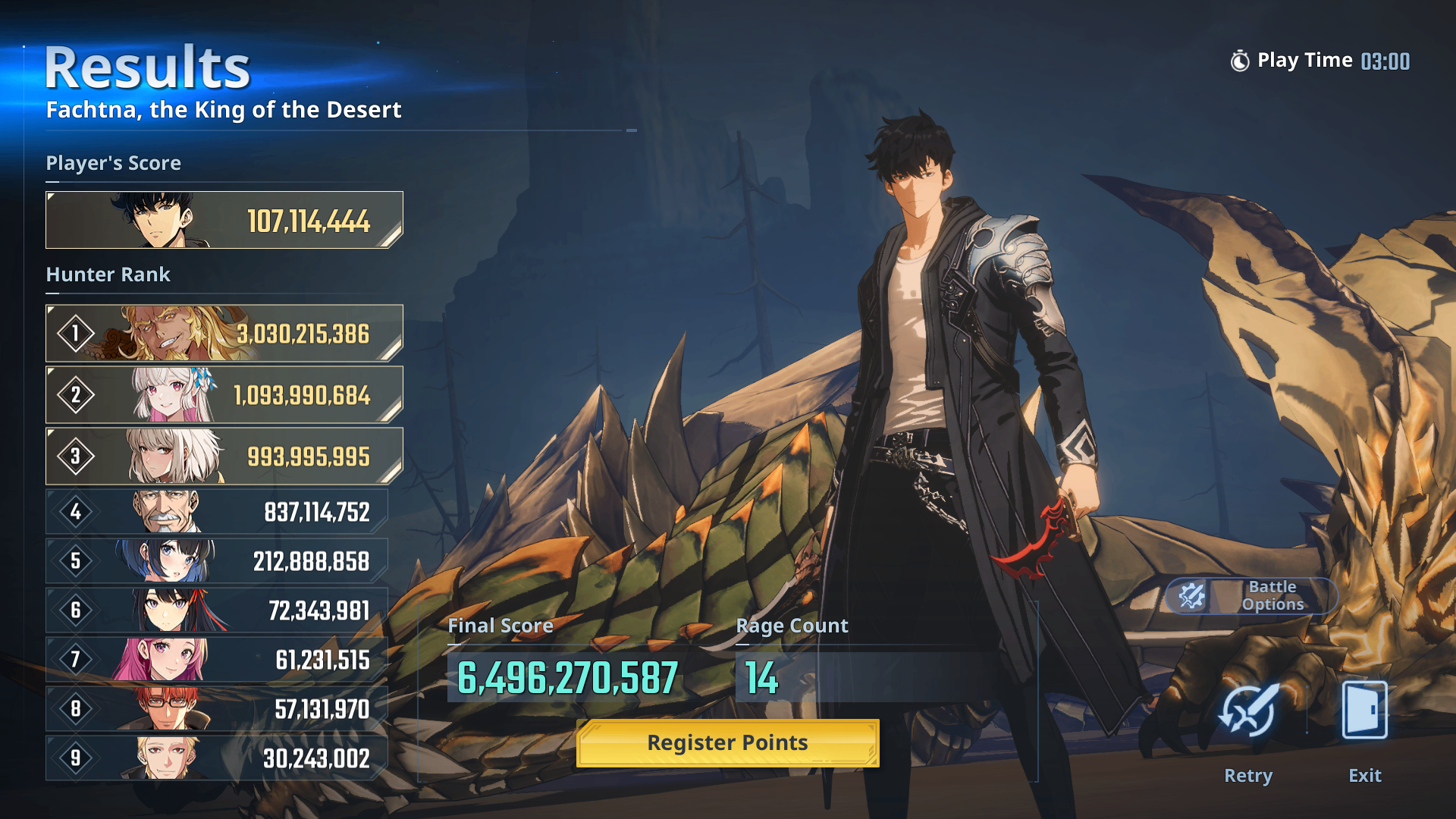Choose rank 2 hunter scoring 1,093,990,684
Image resolution: width=1456 pixels, height=819 pixels.
point(224,395)
